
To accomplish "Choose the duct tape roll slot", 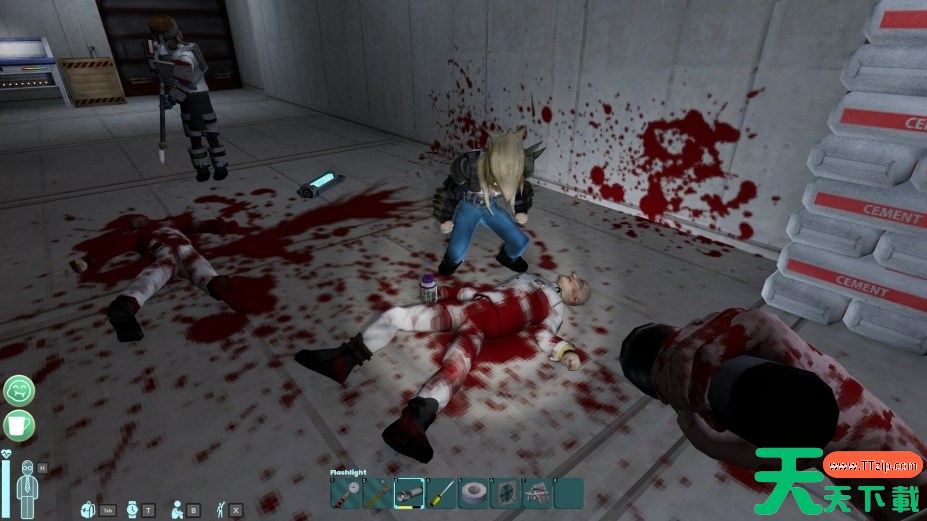I will [x=472, y=493].
